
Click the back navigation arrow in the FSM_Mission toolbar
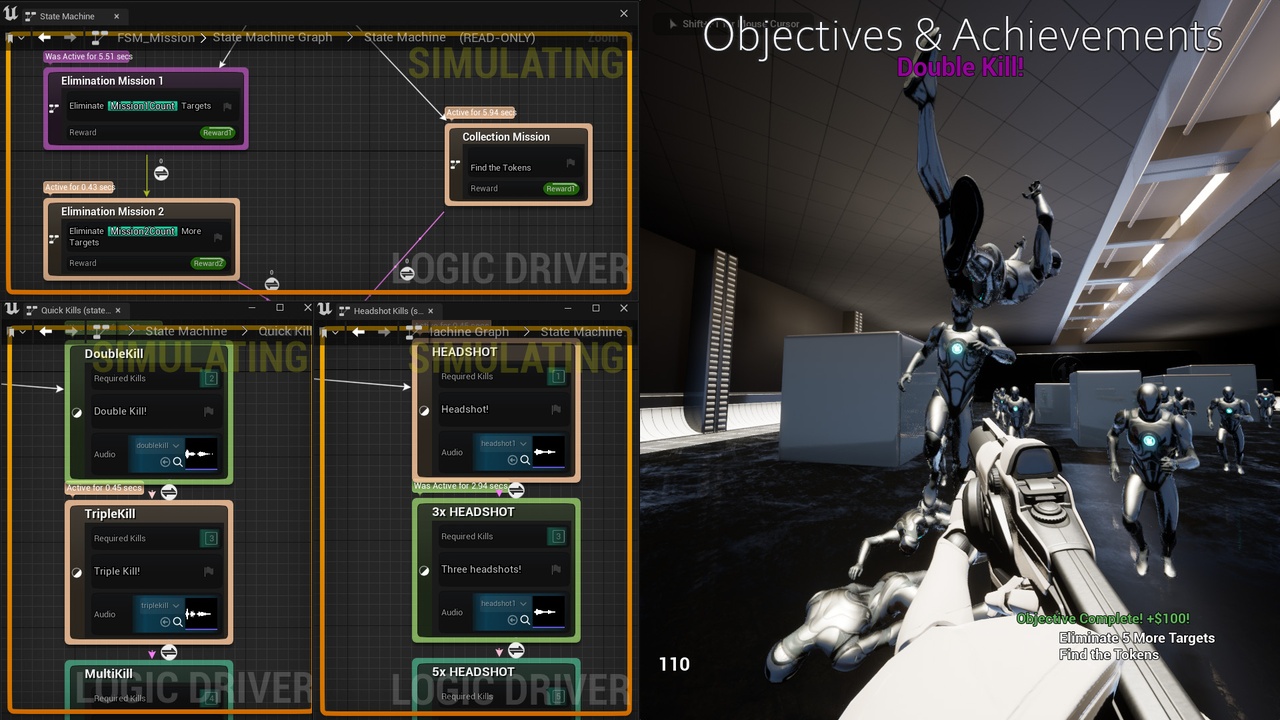click(45, 37)
